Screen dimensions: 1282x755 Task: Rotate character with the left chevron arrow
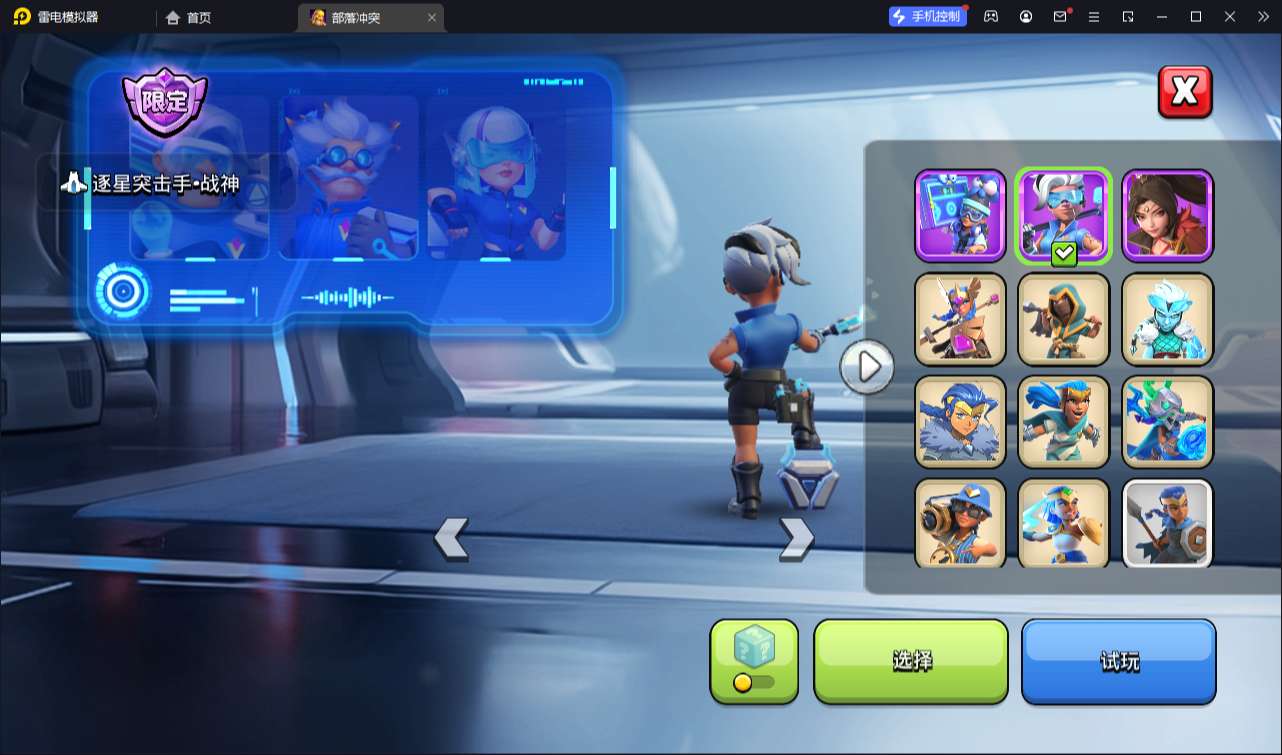pos(451,538)
